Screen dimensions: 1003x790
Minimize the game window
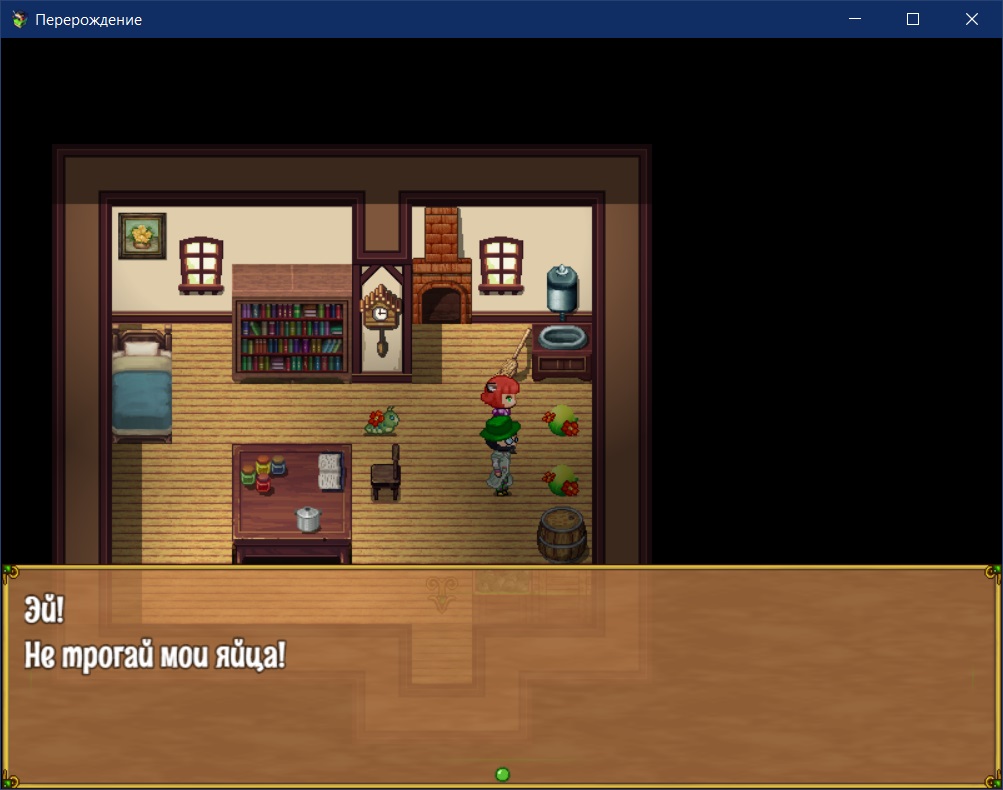coord(854,19)
